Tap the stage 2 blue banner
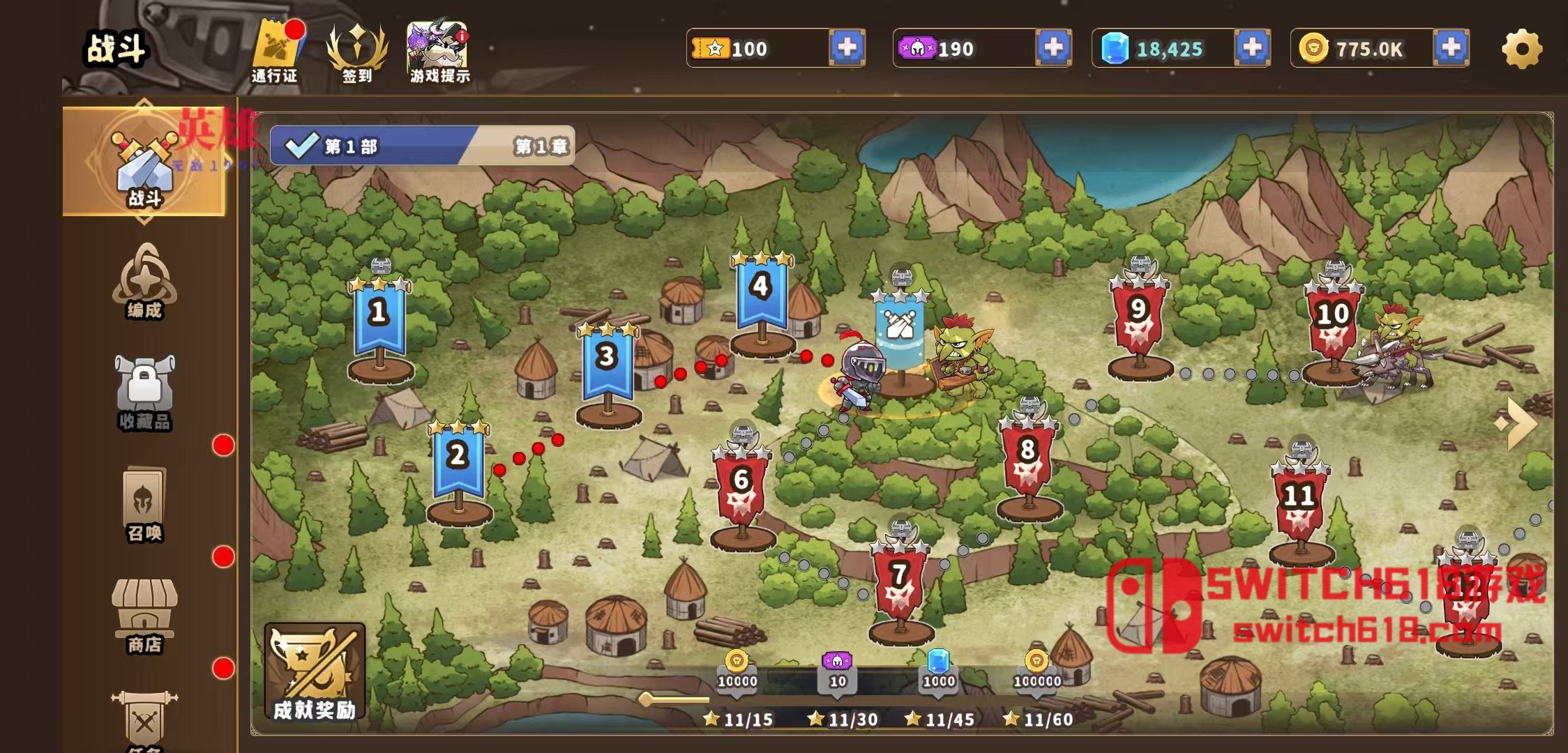 click(x=457, y=457)
